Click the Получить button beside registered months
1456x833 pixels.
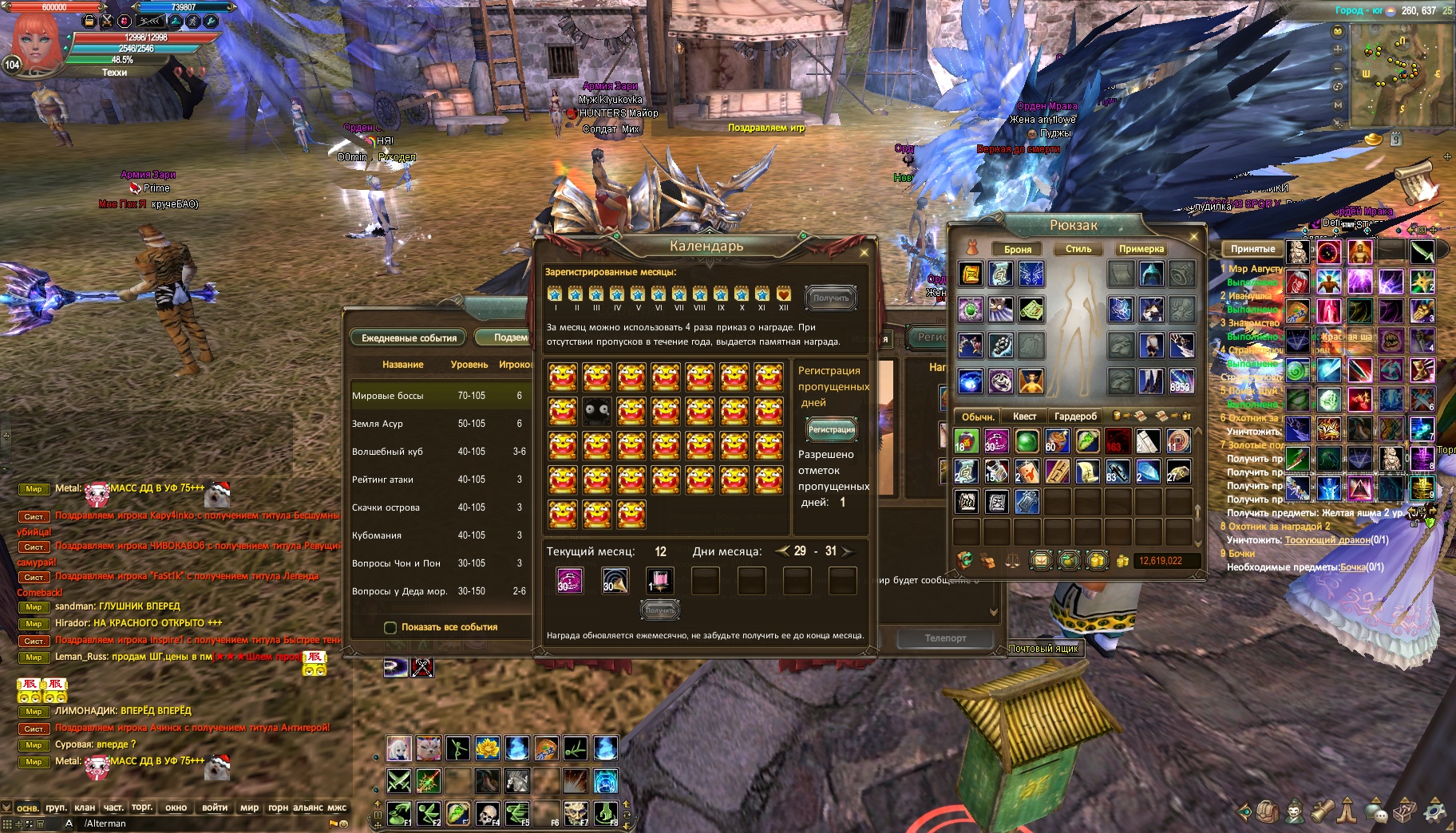(x=831, y=298)
